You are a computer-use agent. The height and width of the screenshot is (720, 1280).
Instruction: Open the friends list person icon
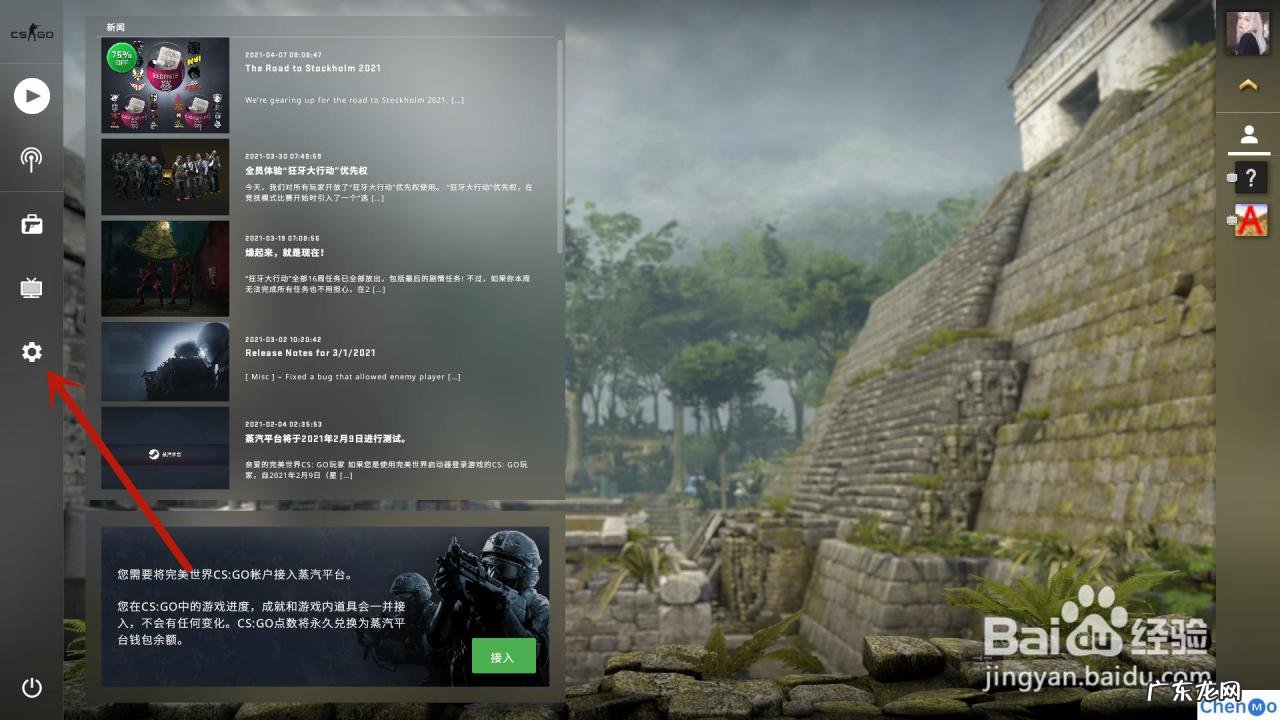(1249, 133)
